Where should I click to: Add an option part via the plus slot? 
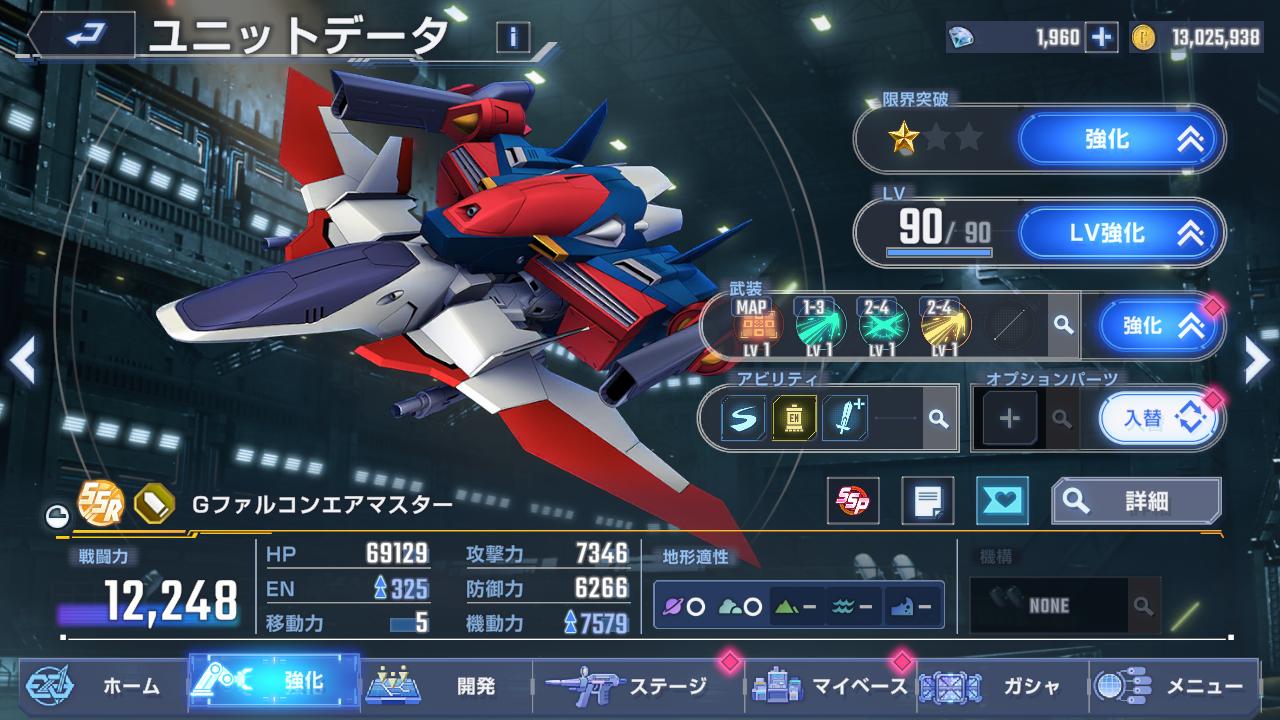tap(1009, 418)
